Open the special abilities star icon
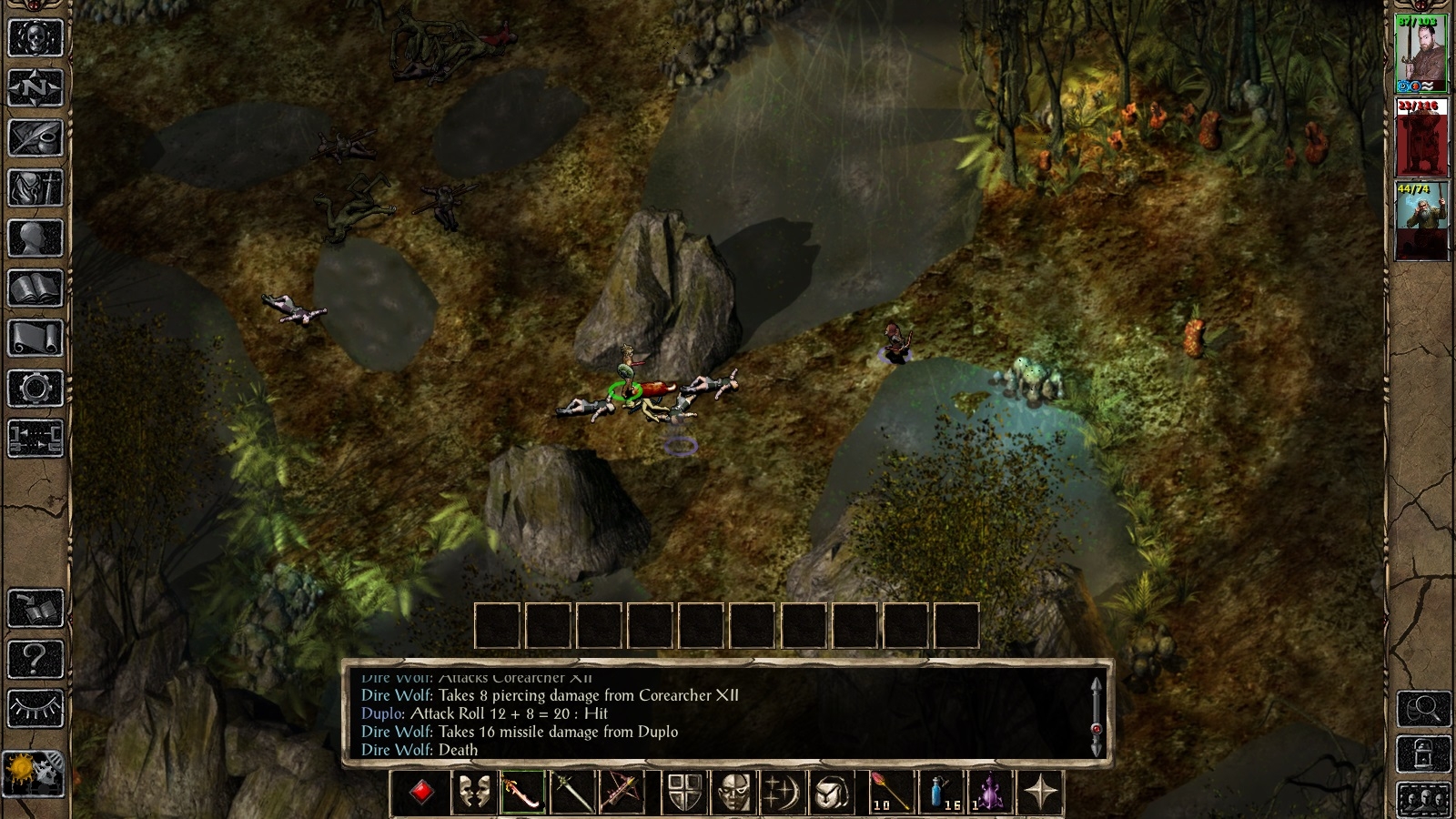The image size is (1456, 819). tap(1043, 792)
